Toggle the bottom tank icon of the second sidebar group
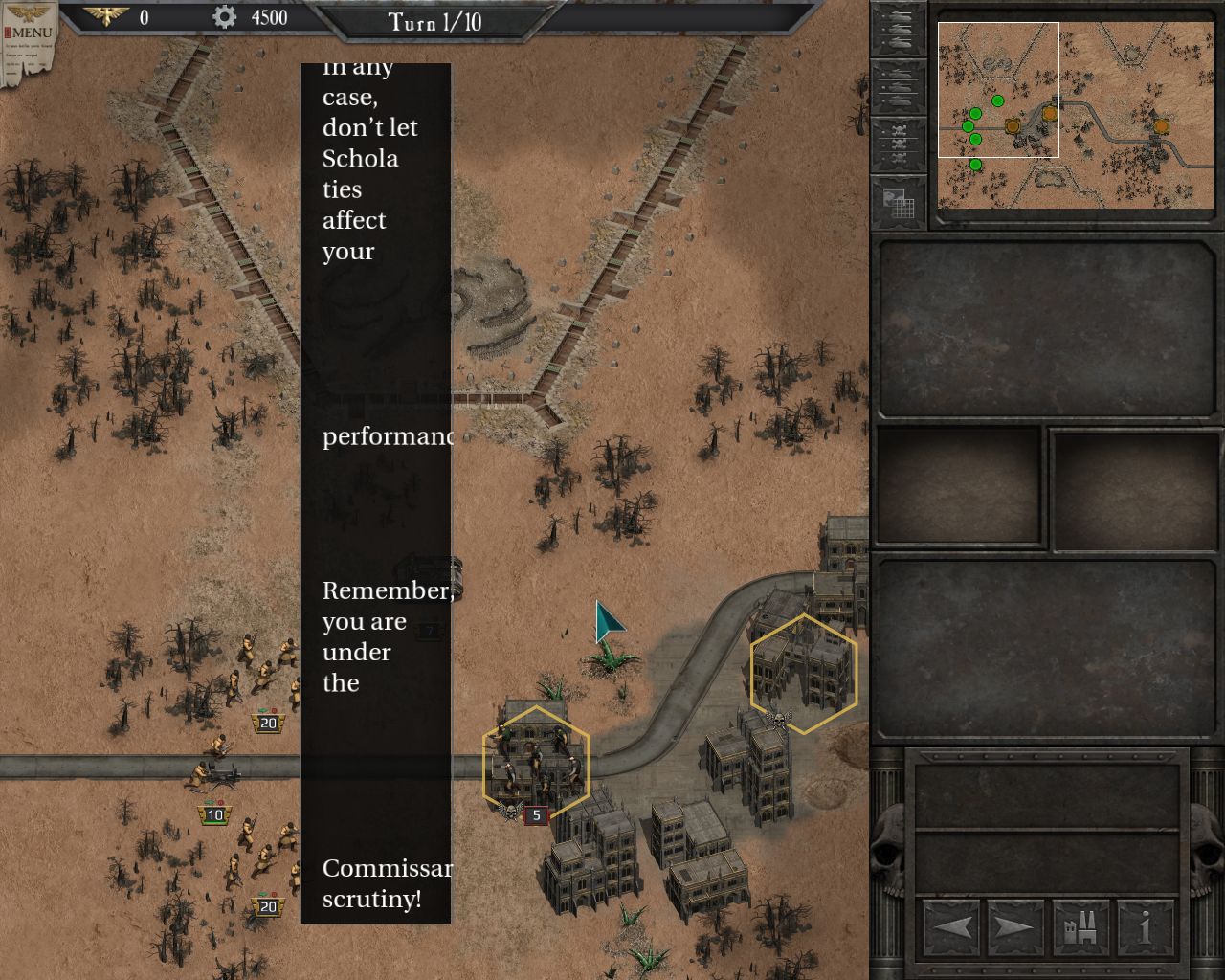 tap(900, 100)
